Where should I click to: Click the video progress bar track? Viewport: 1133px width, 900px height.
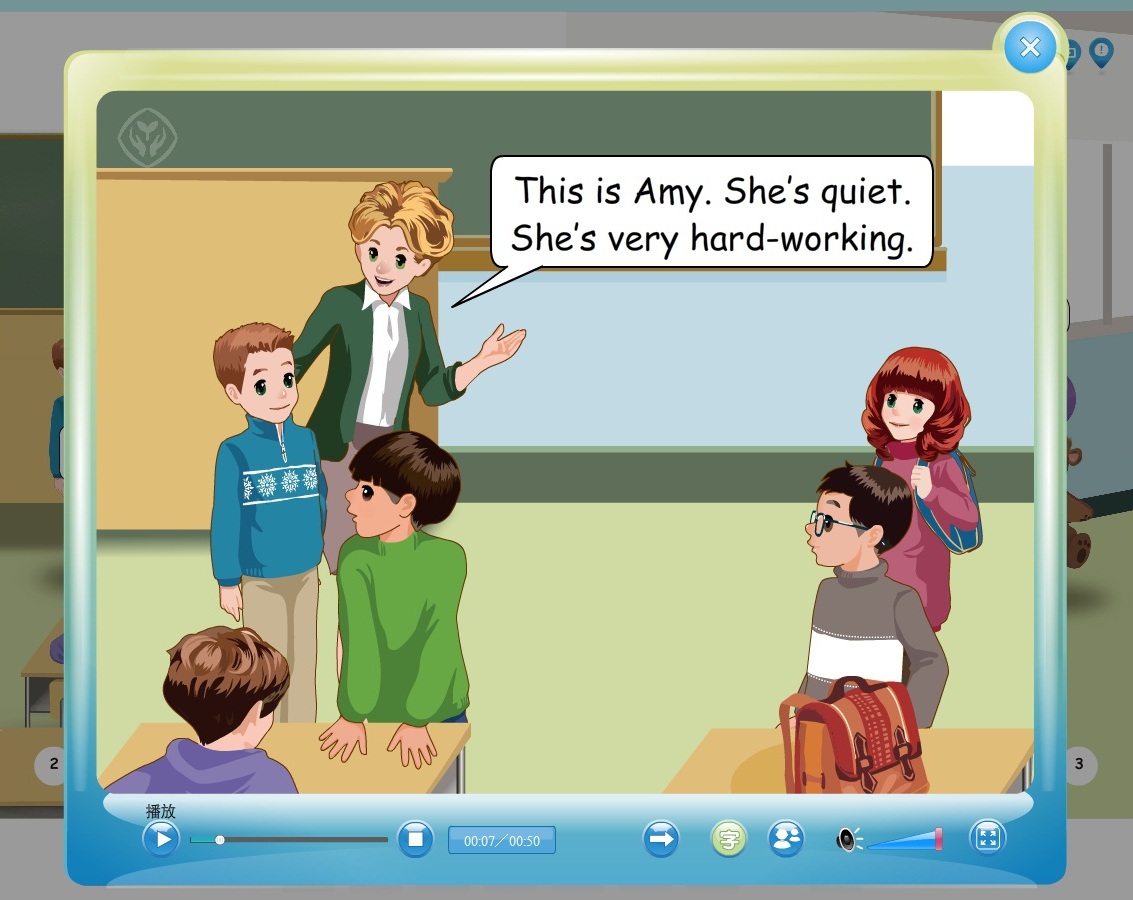click(x=300, y=840)
